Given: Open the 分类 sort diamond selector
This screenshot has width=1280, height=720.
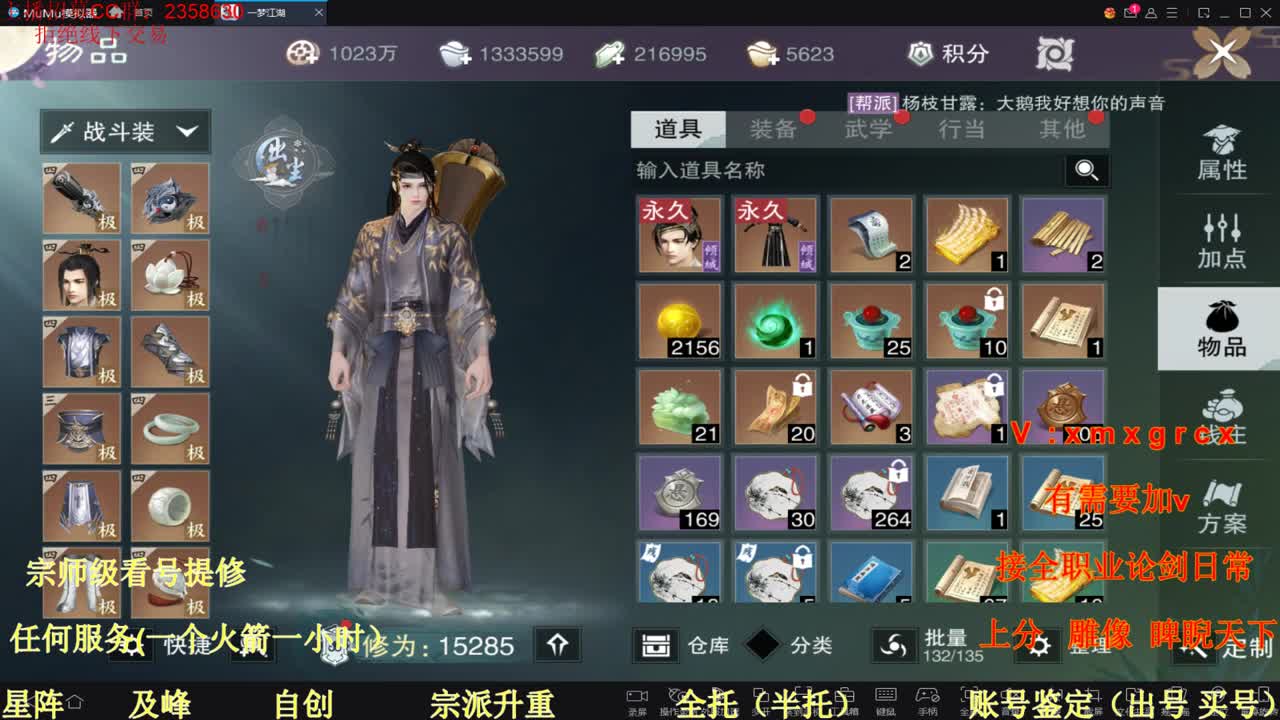Looking at the screenshot, I should [x=762, y=646].
